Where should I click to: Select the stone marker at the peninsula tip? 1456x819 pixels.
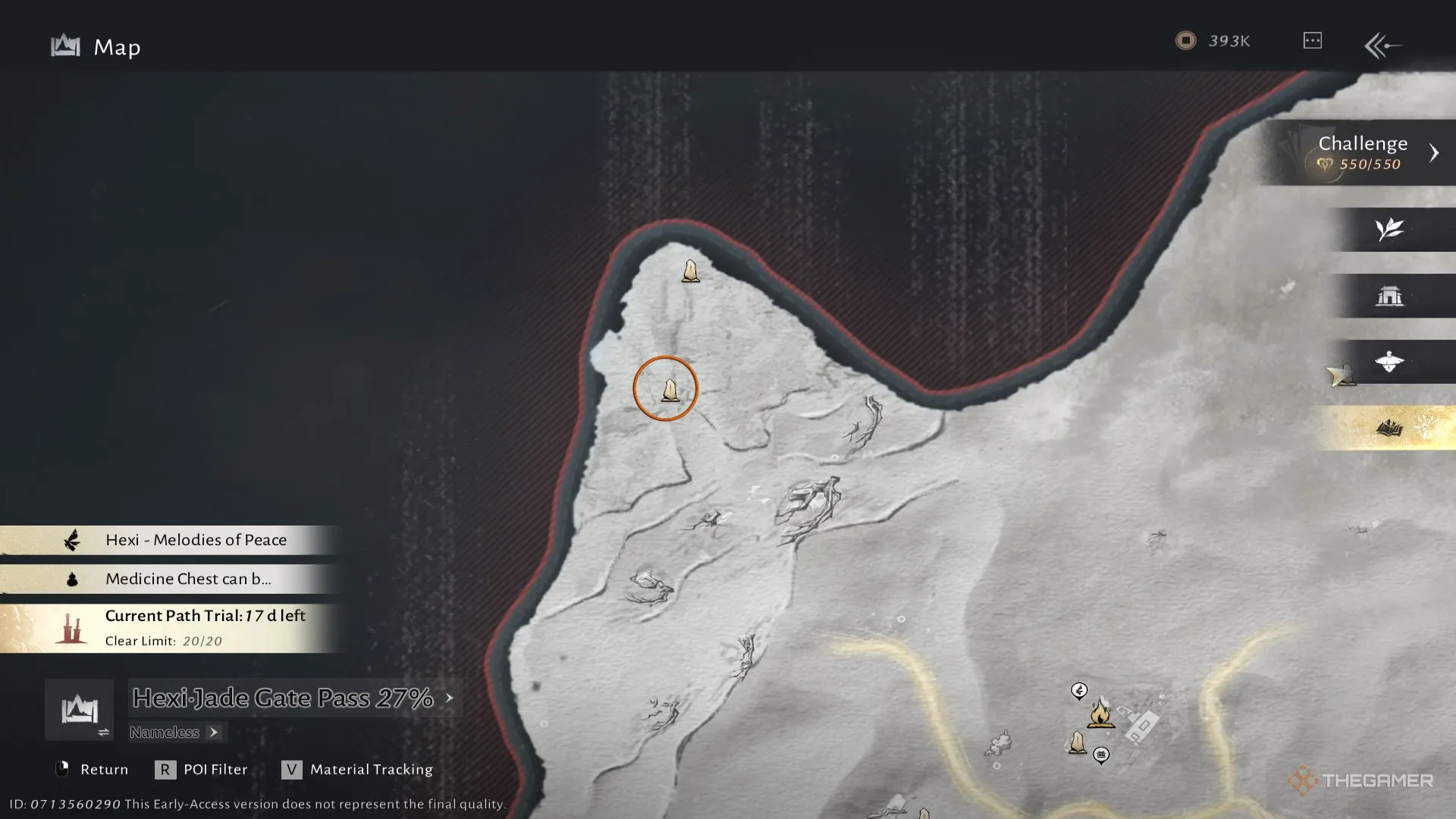pyautogui.click(x=690, y=271)
